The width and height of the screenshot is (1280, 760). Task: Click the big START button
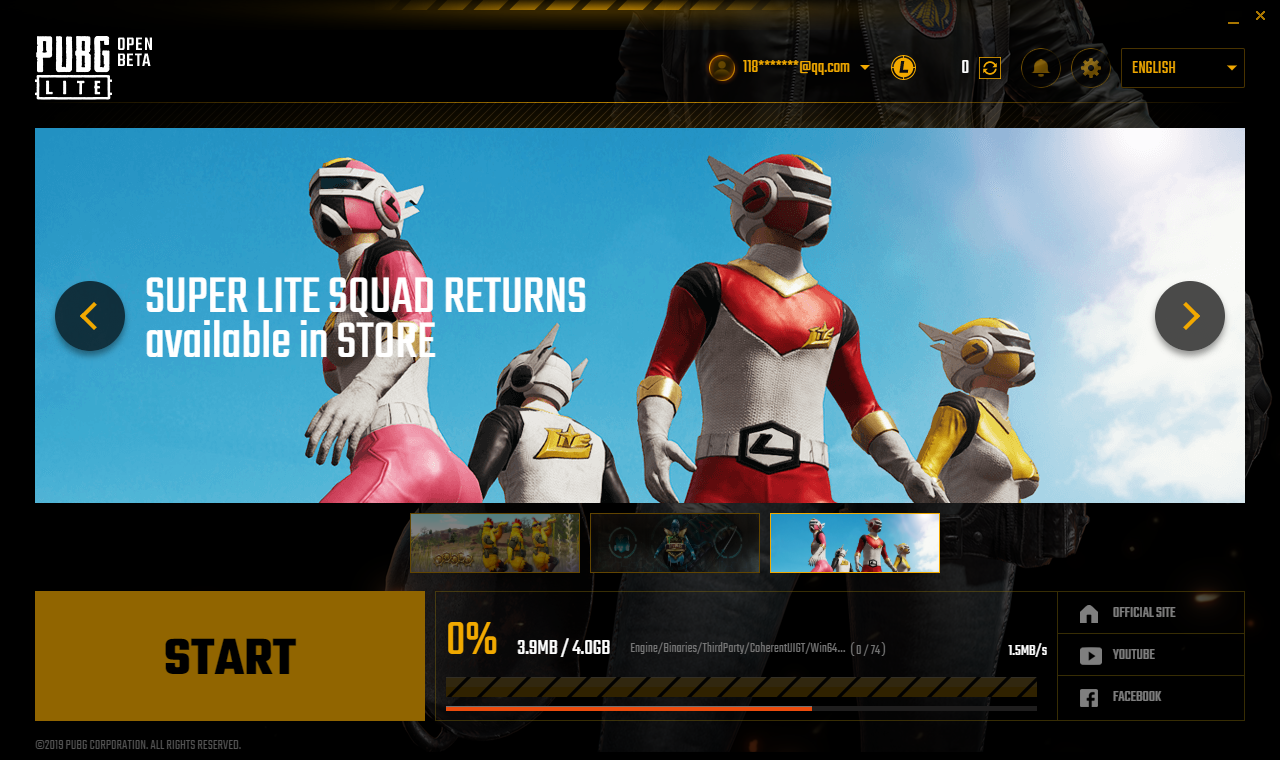tap(230, 656)
